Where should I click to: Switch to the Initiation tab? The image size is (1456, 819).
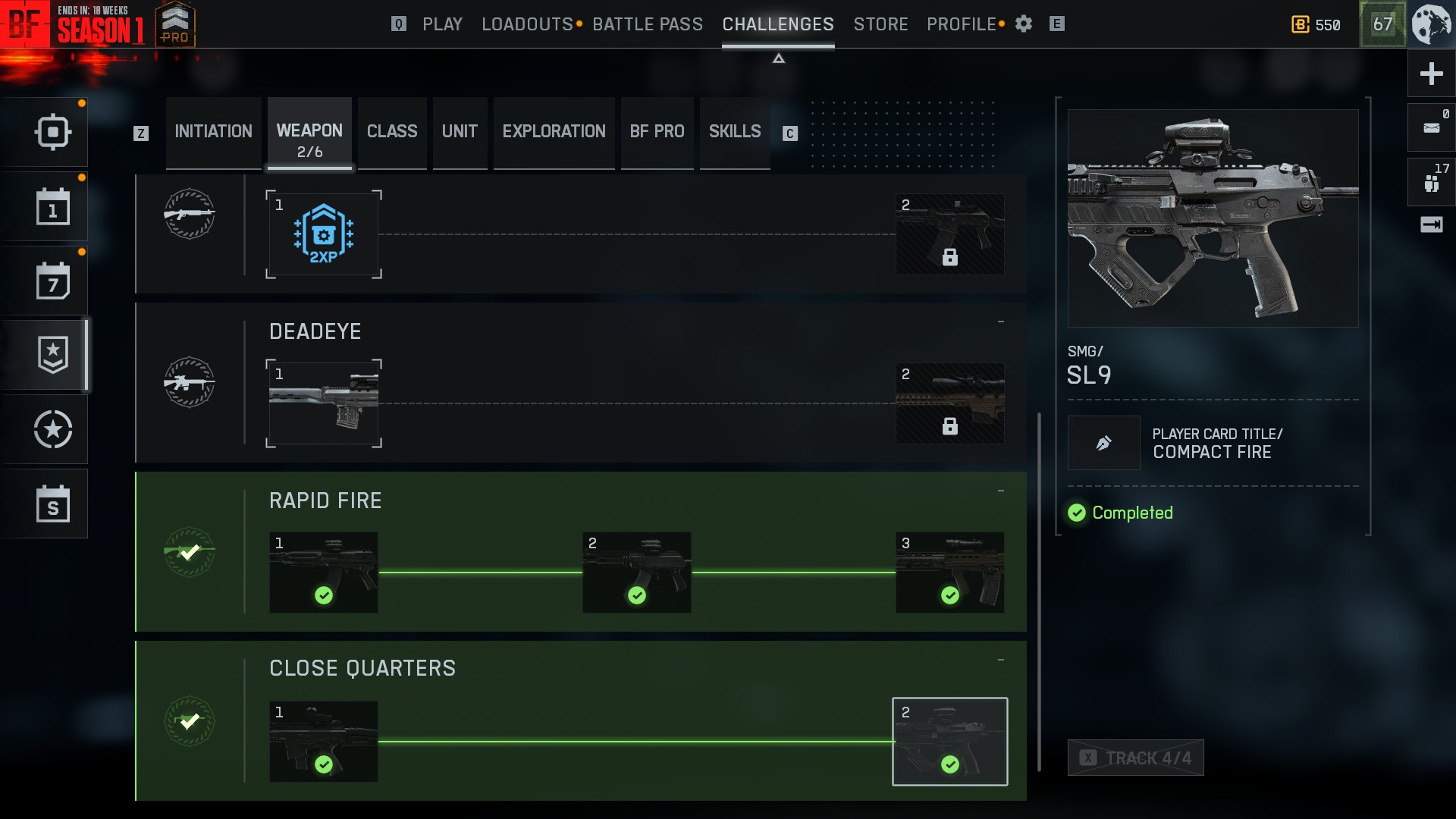click(213, 132)
